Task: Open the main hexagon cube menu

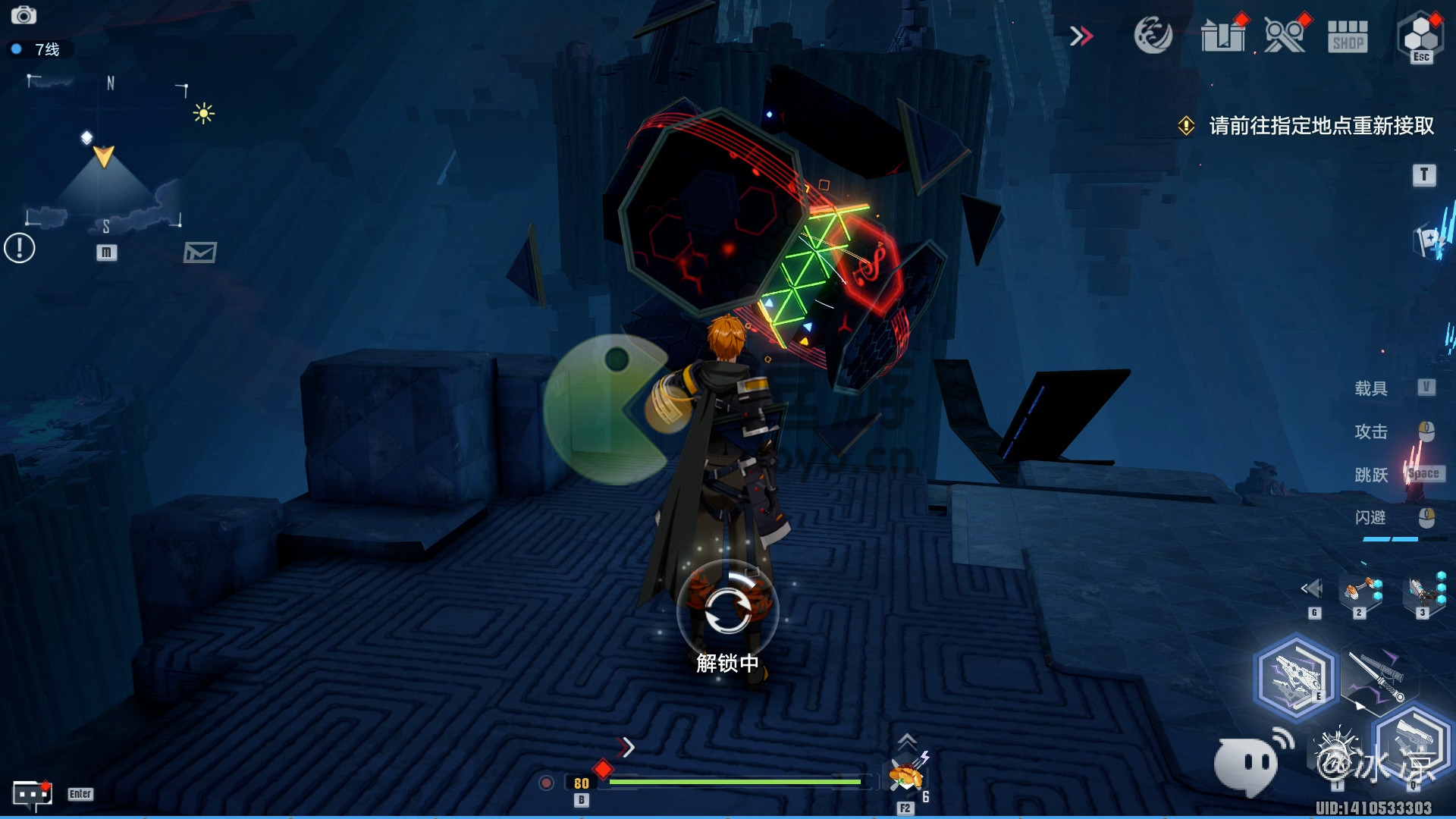Action: (1420, 36)
